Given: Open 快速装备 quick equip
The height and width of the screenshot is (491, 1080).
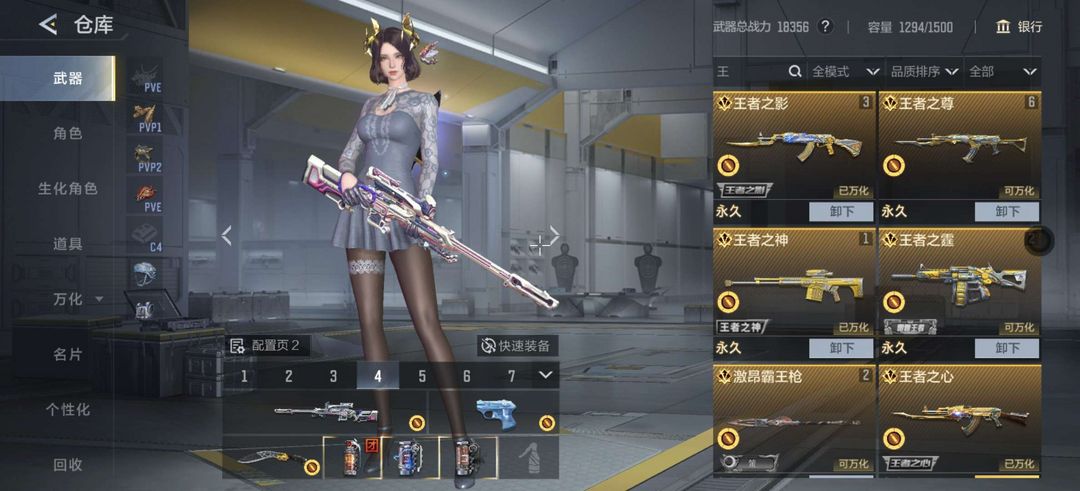Looking at the screenshot, I should tap(516, 346).
